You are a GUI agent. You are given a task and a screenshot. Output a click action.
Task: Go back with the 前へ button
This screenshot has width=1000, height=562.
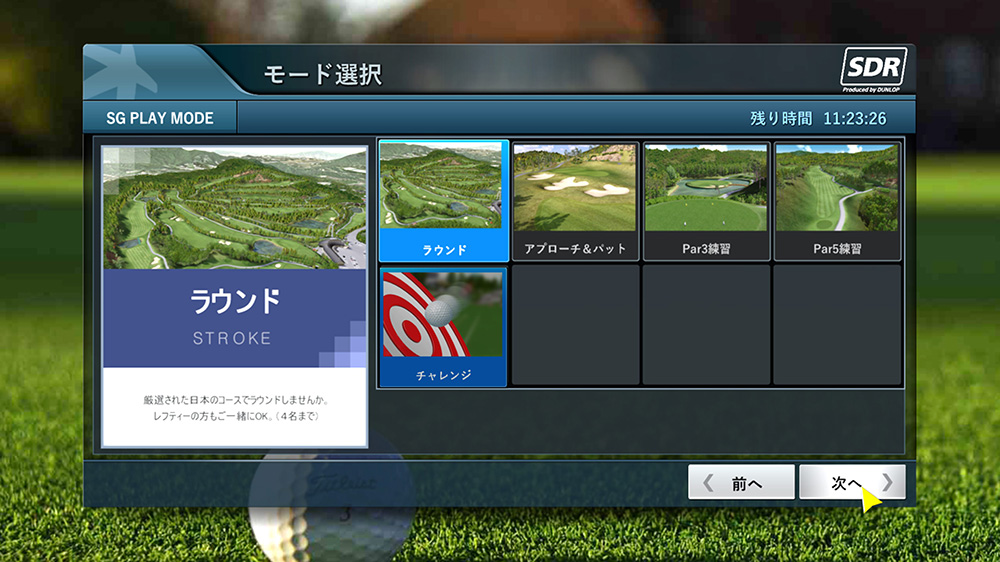click(741, 483)
